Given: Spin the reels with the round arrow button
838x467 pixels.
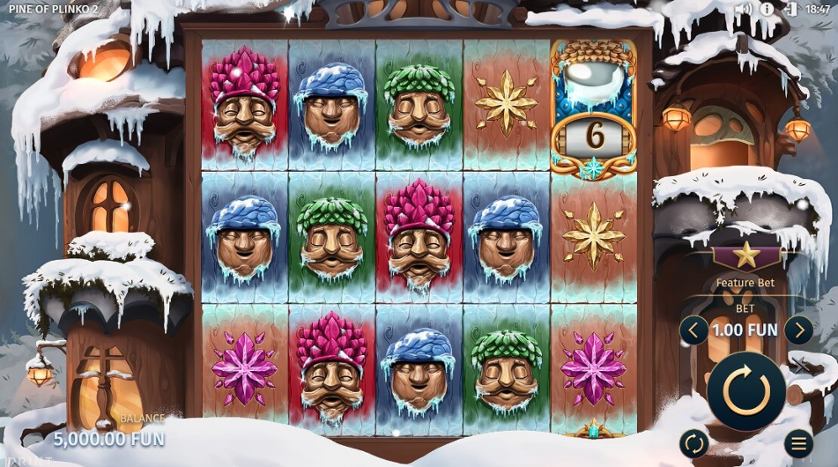Looking at the screenshot, I should click(x=746, y=390).
